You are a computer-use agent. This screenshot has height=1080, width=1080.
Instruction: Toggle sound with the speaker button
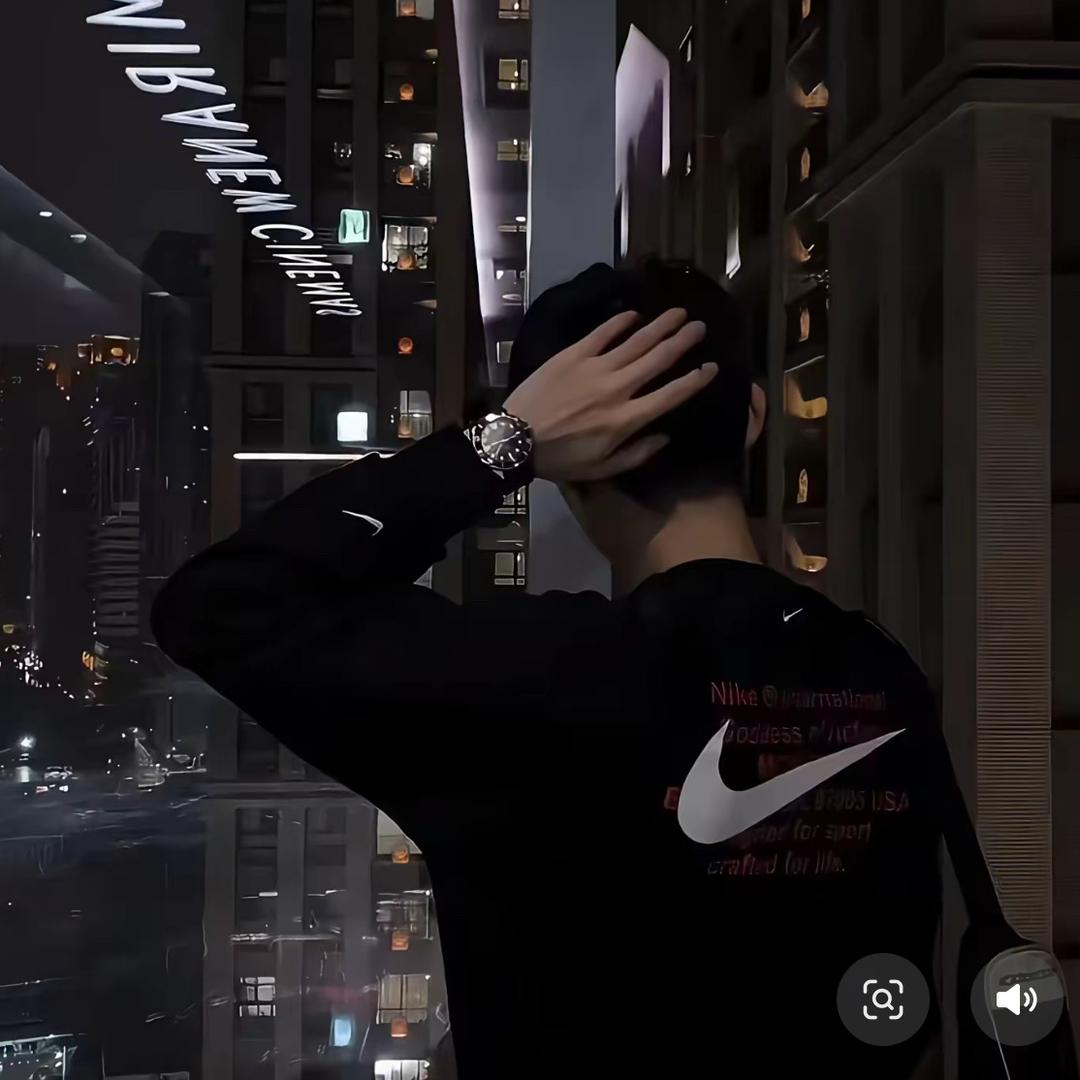(1016, 999)
